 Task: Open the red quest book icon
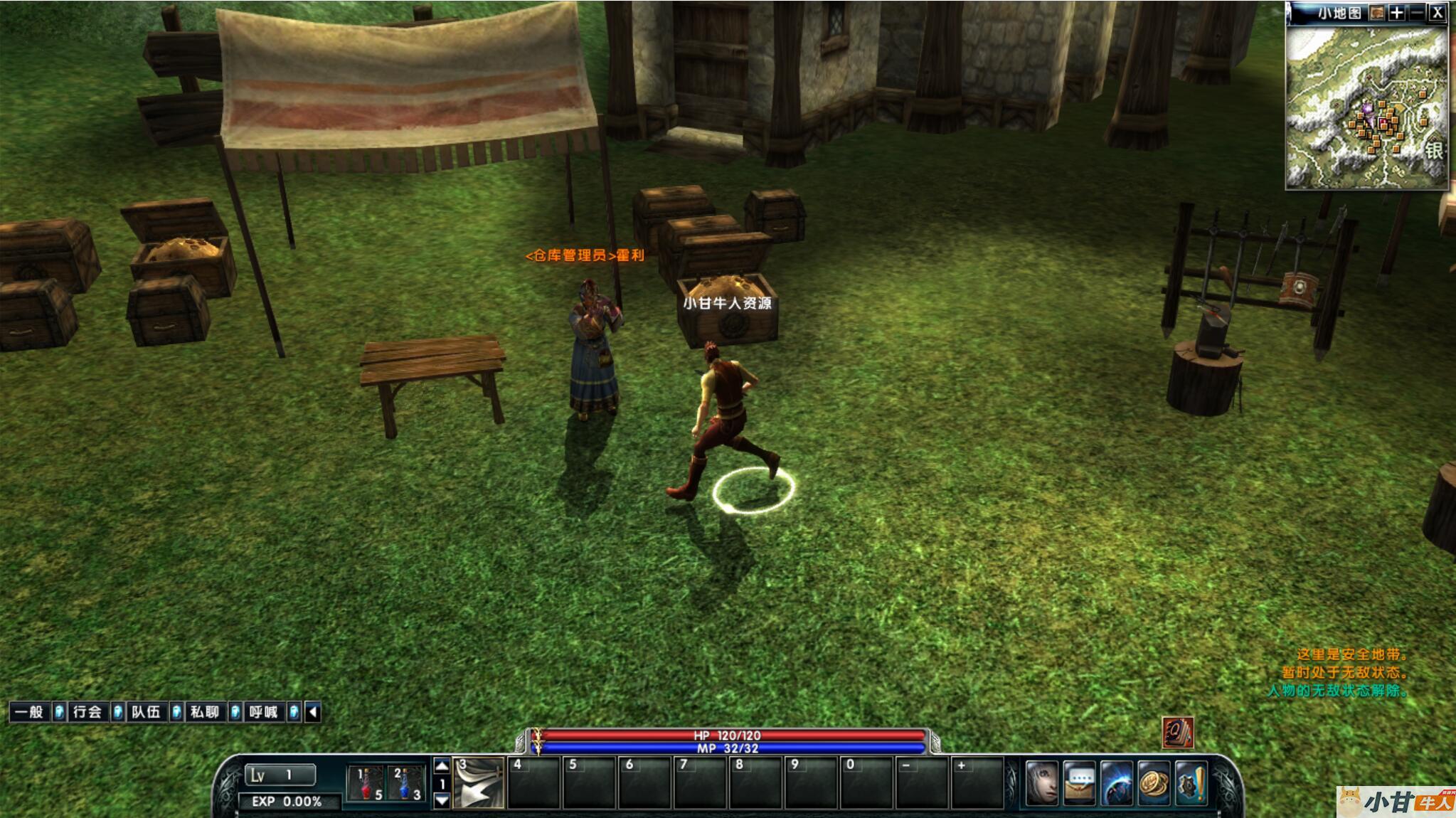pos(1177,733)
